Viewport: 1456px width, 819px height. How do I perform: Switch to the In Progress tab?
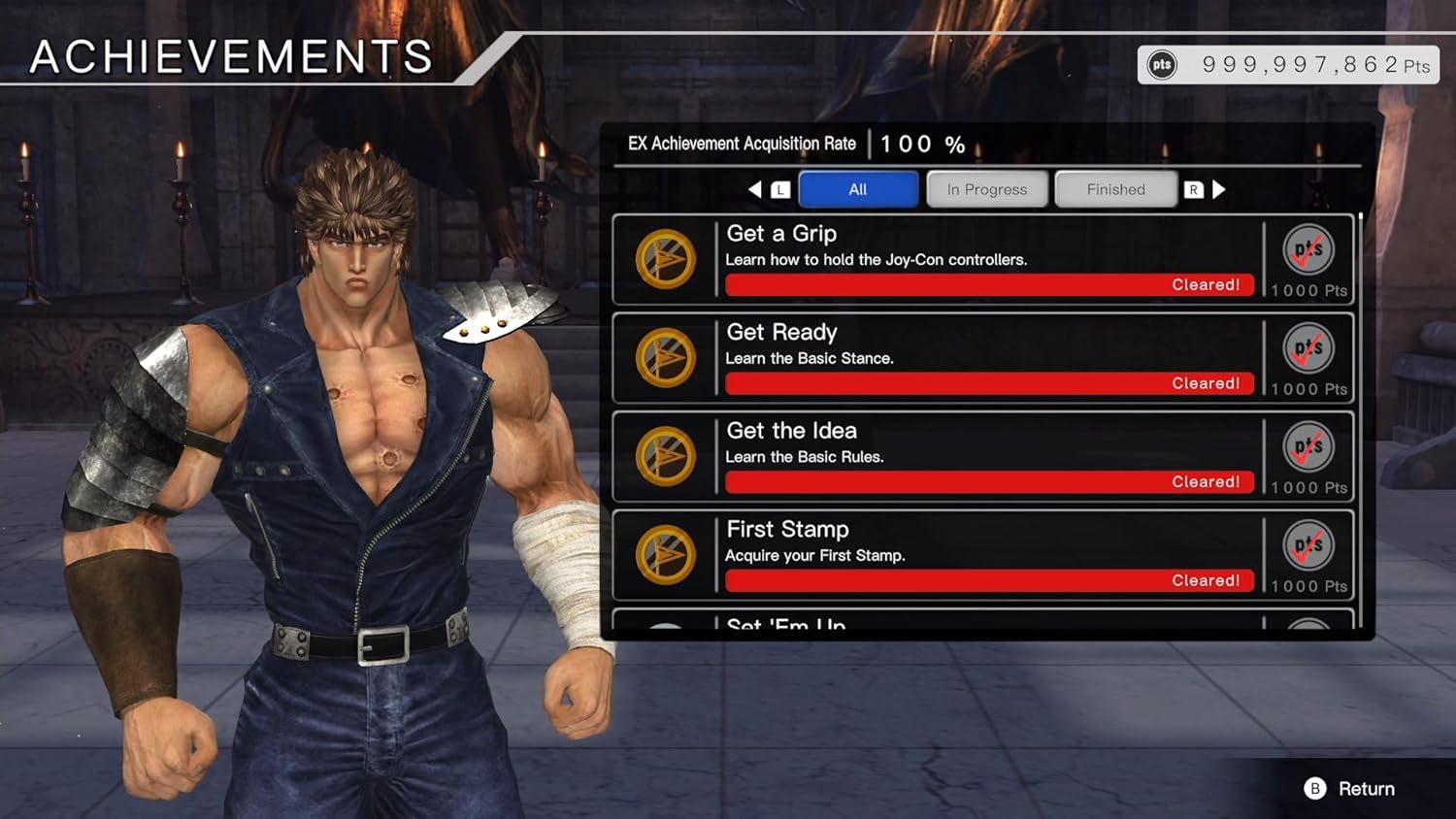pos(986,189)
